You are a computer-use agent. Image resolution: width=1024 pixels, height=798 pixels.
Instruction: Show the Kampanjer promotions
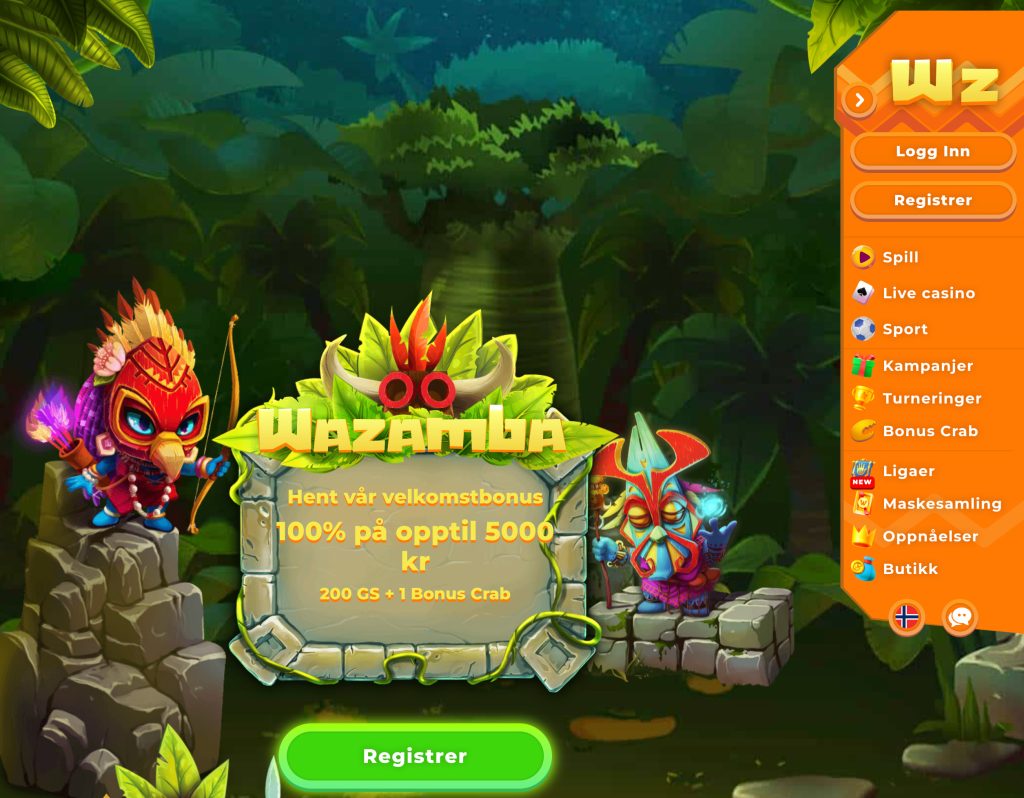coord(927,366)
